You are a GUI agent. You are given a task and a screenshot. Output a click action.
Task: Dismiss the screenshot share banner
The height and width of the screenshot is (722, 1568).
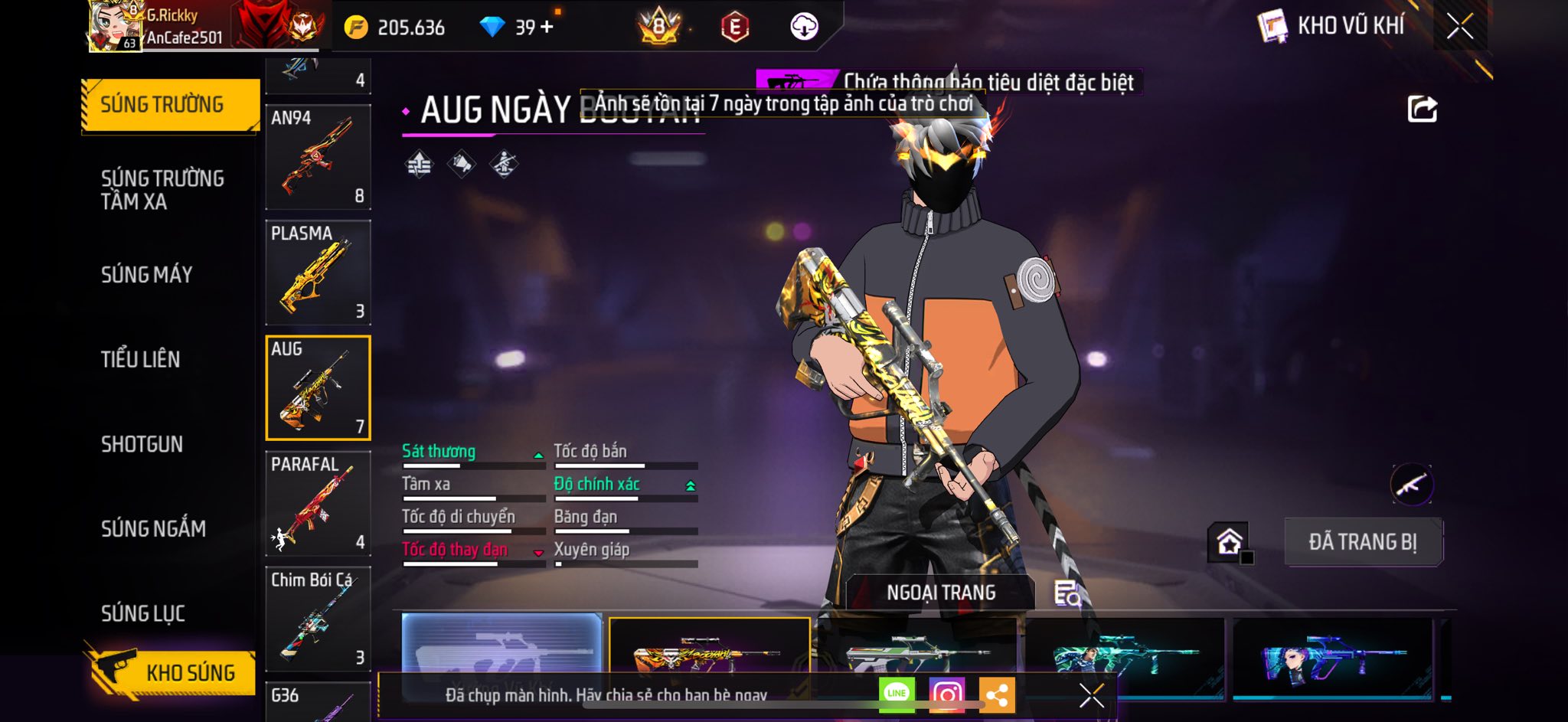coord(1091,695)
